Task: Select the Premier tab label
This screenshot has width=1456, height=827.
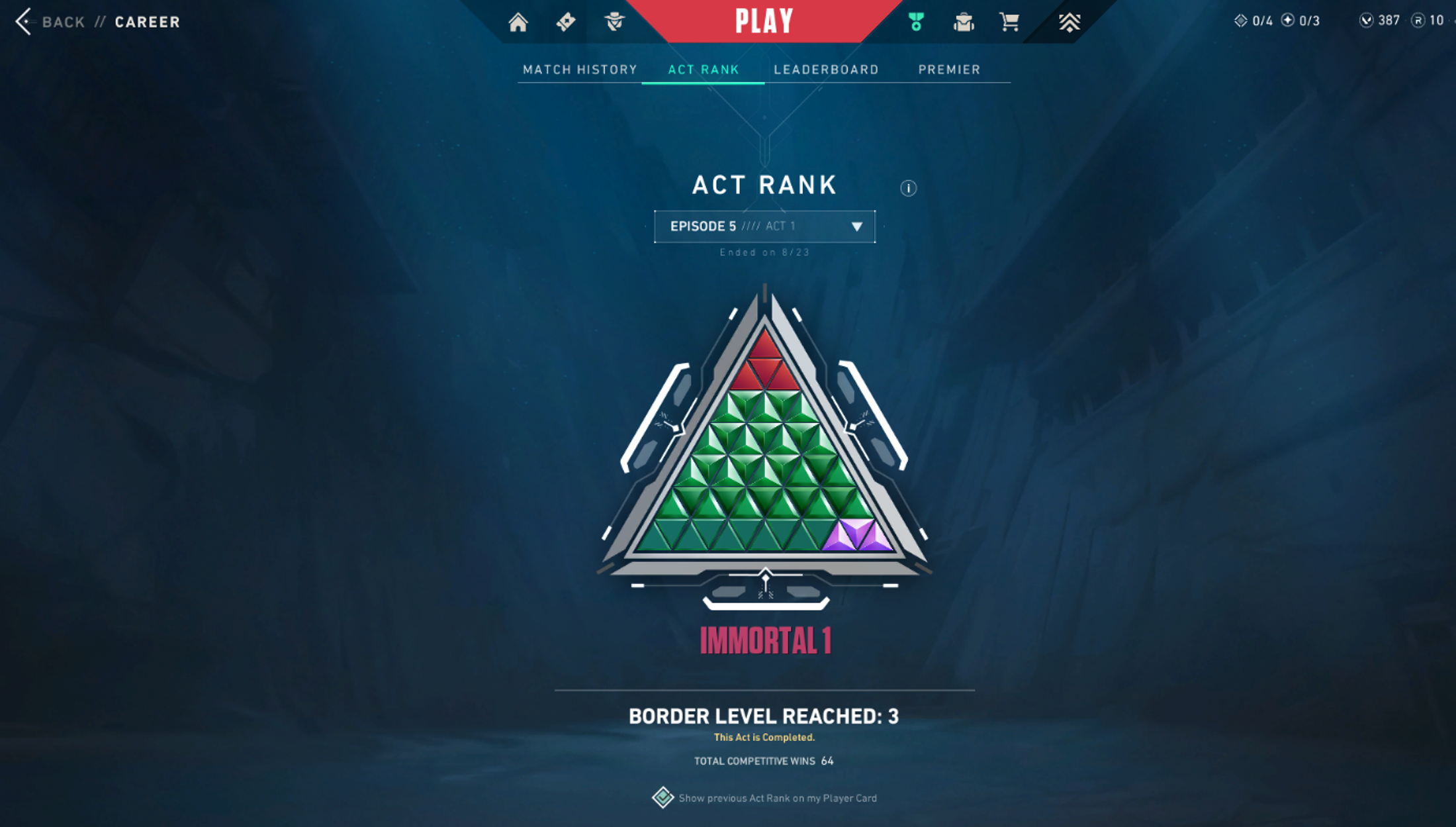Action: [949, 69]
